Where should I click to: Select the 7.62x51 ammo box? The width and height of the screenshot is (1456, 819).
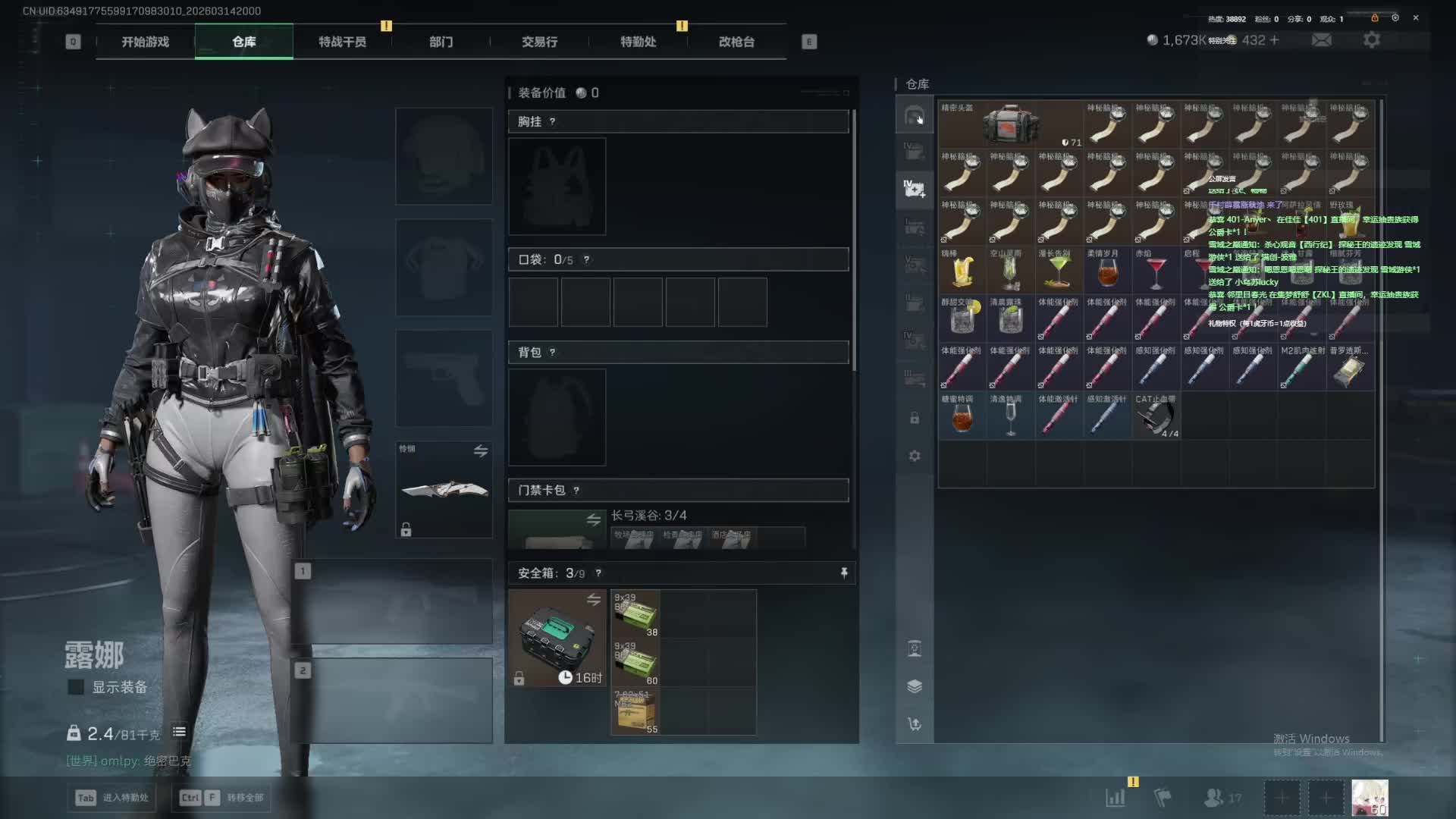pyautogui.click(x=635, y=711)
